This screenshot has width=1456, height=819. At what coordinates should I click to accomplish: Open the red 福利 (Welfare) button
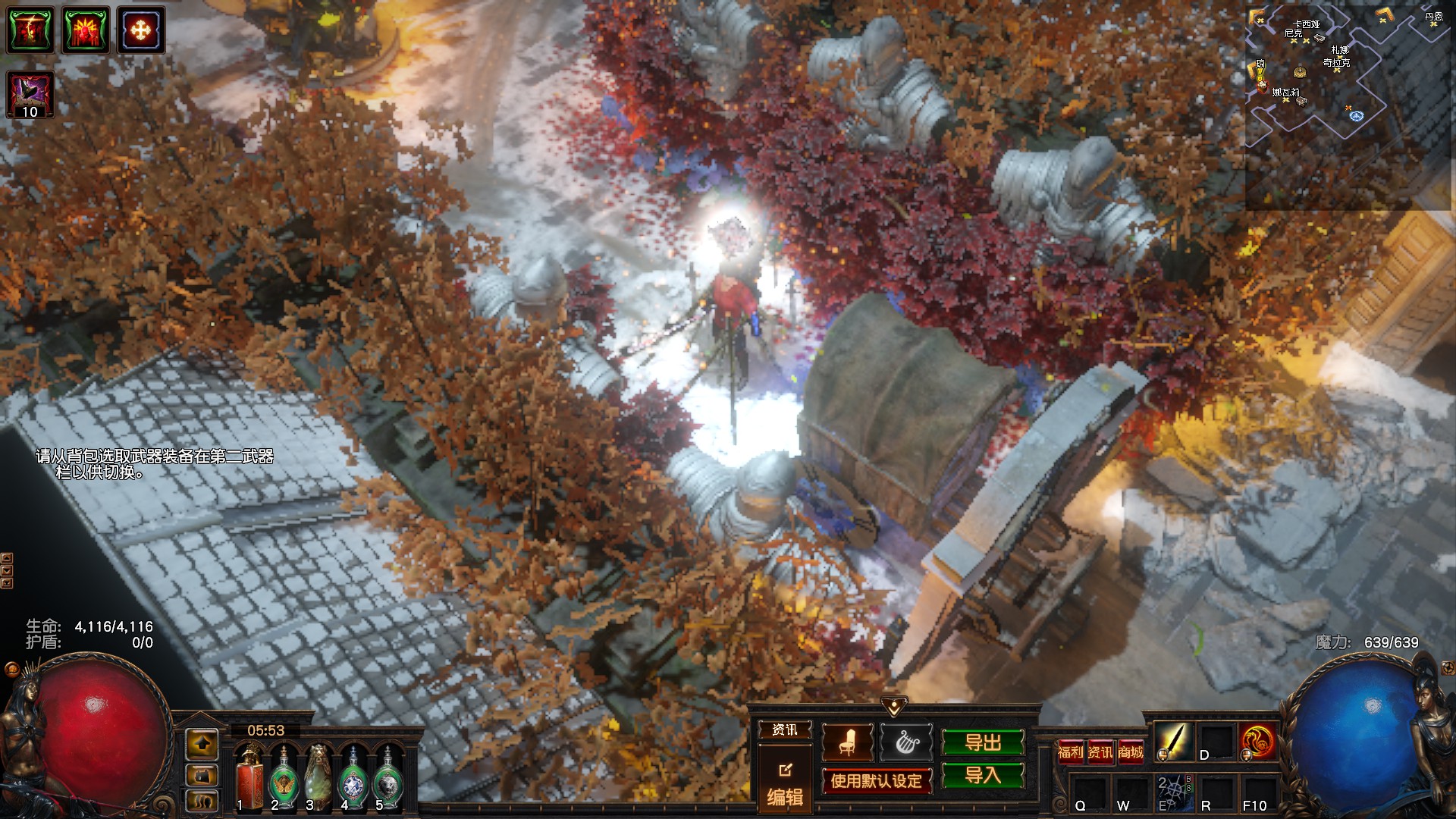pos(1071,752)
